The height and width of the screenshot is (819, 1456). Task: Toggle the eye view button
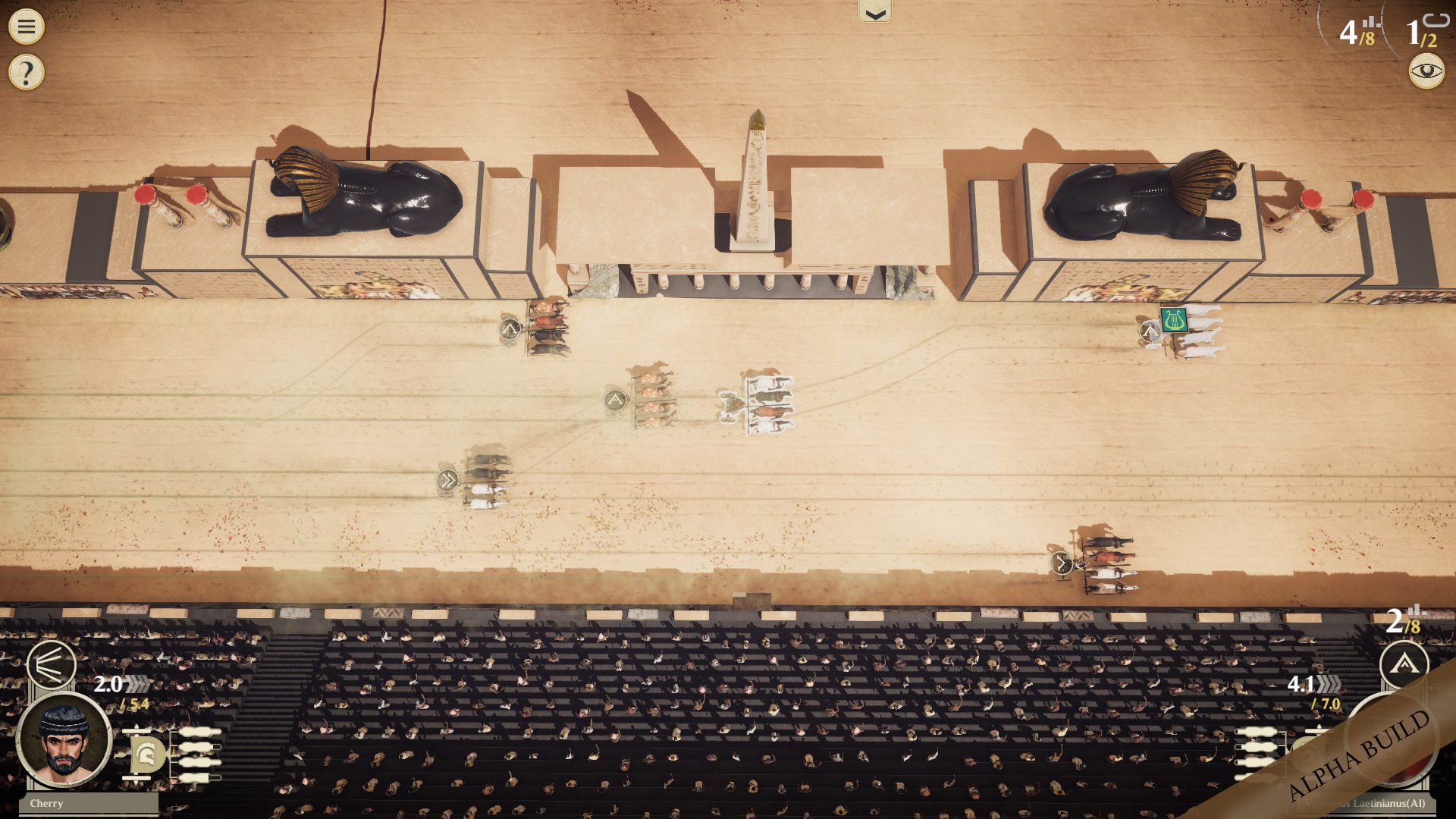(1426, 72)
